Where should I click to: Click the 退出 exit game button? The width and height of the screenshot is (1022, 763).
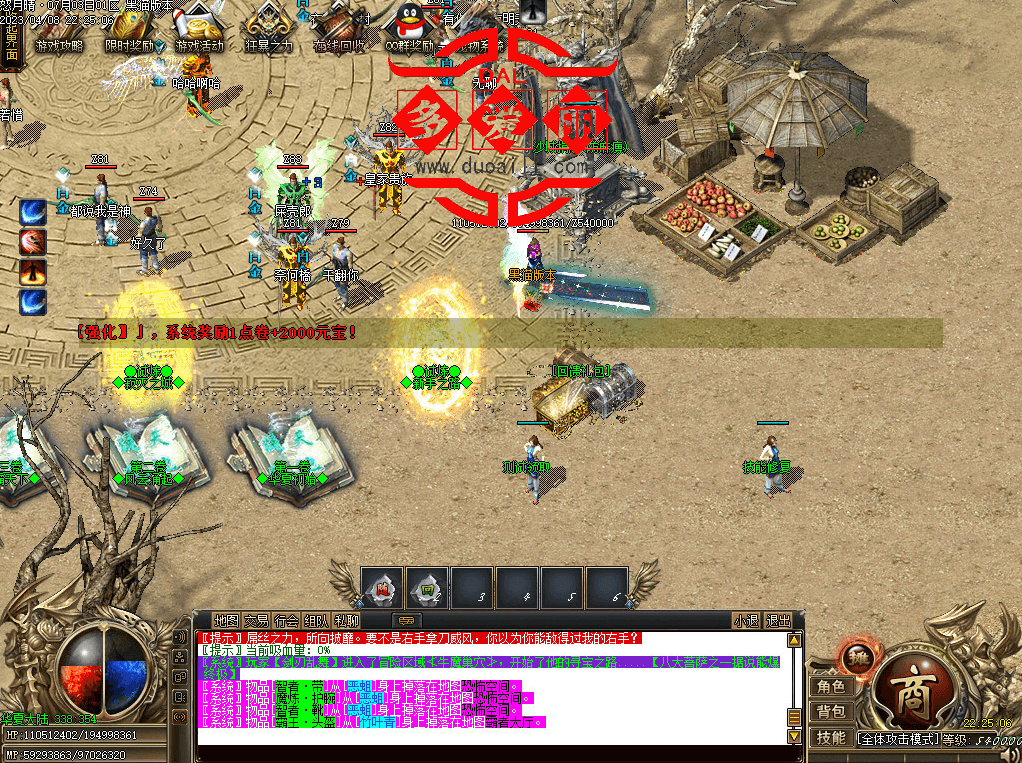[778, 620]
